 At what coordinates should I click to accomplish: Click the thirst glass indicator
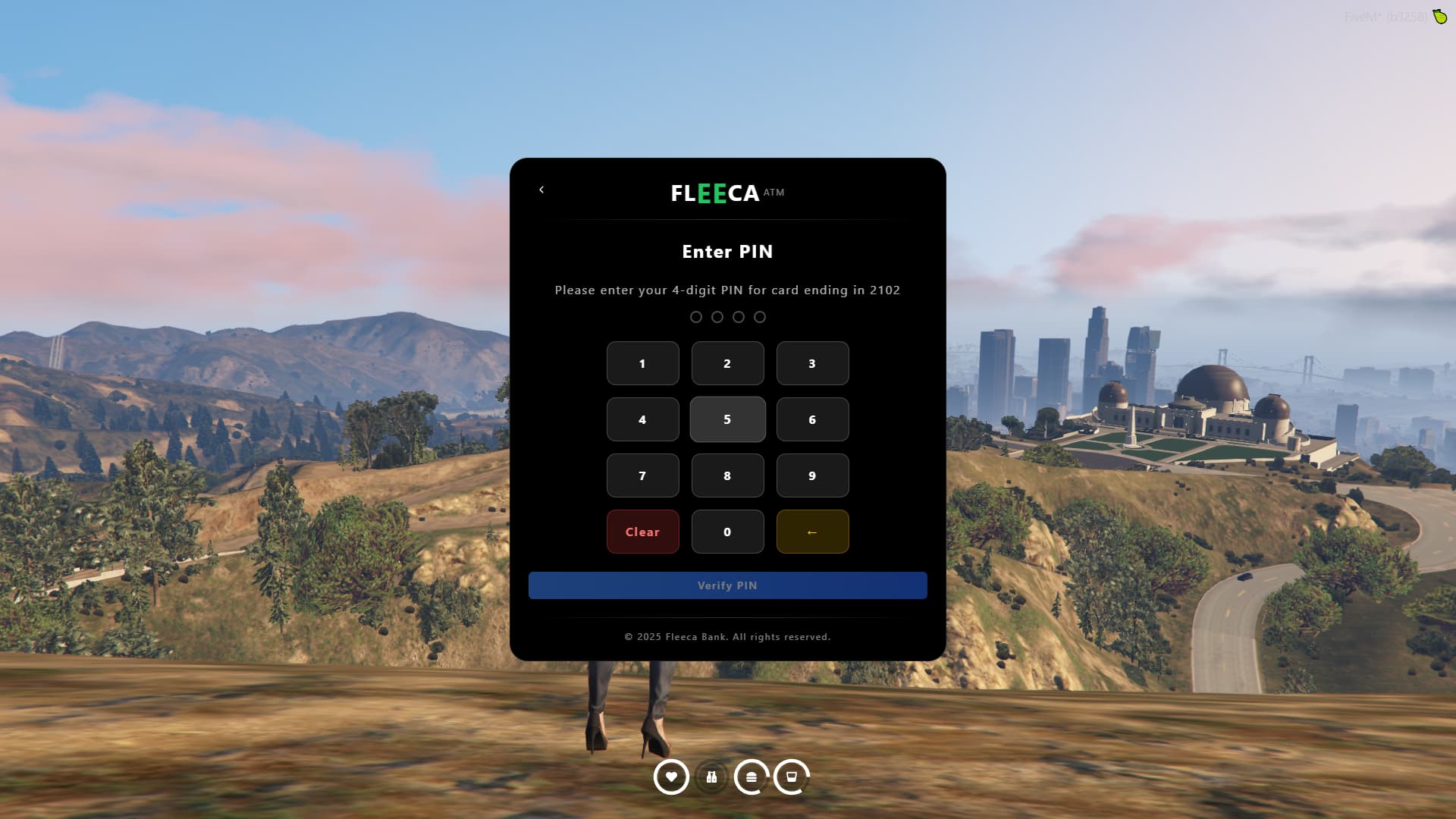coord(791,777)
